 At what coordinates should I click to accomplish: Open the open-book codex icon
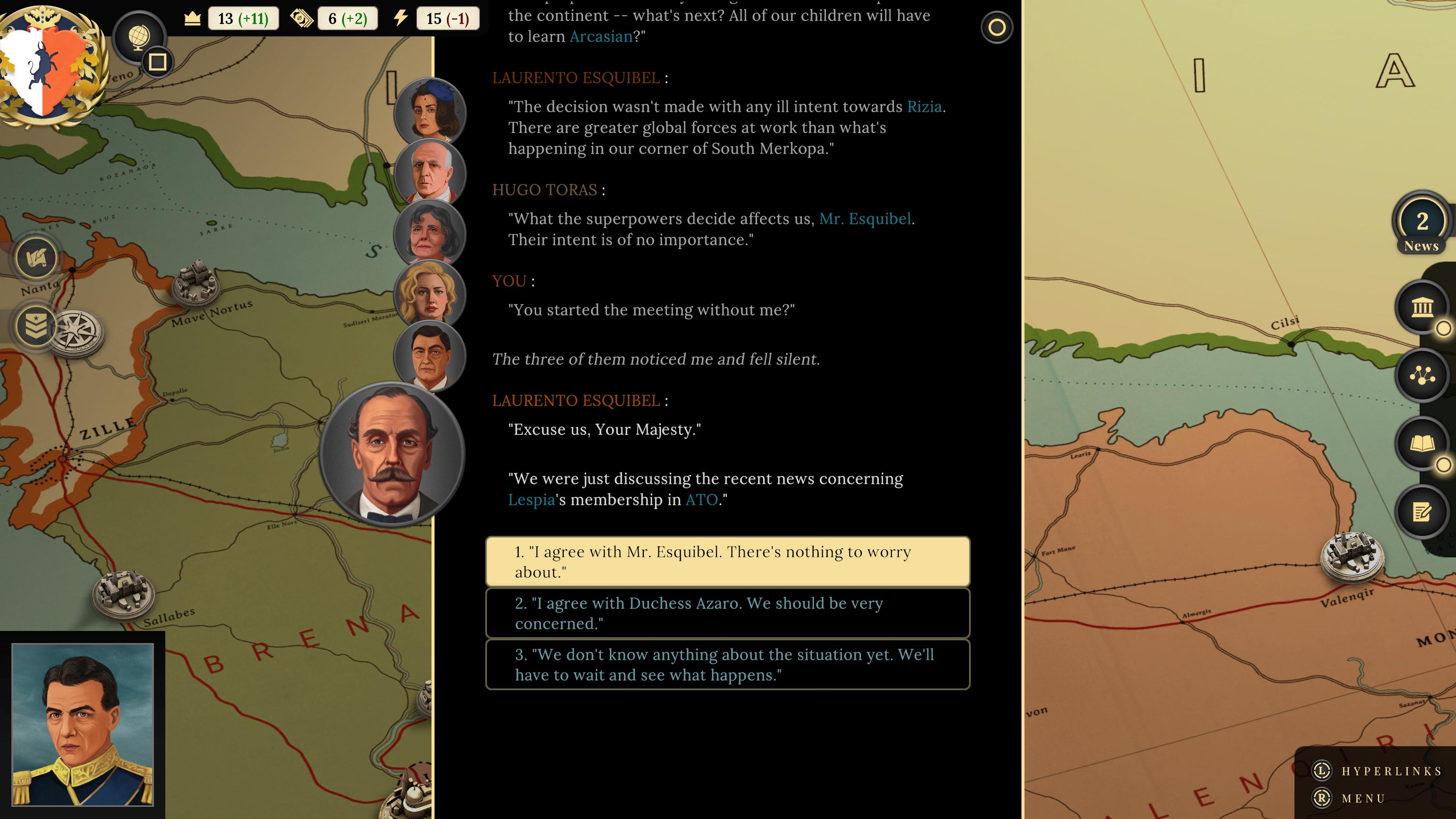(x=1422, y=444)
